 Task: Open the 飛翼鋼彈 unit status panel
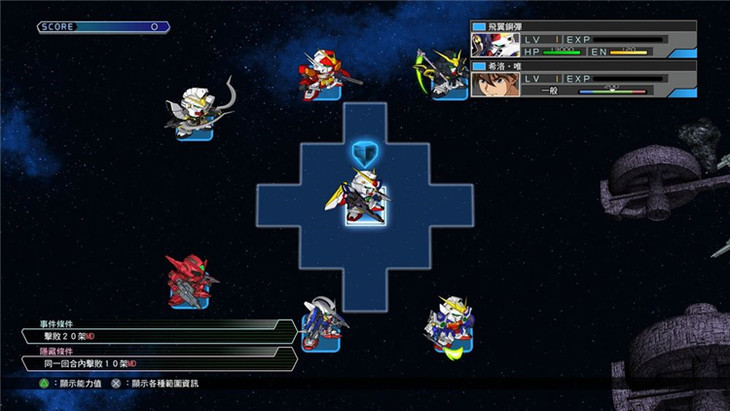(583, 39)
